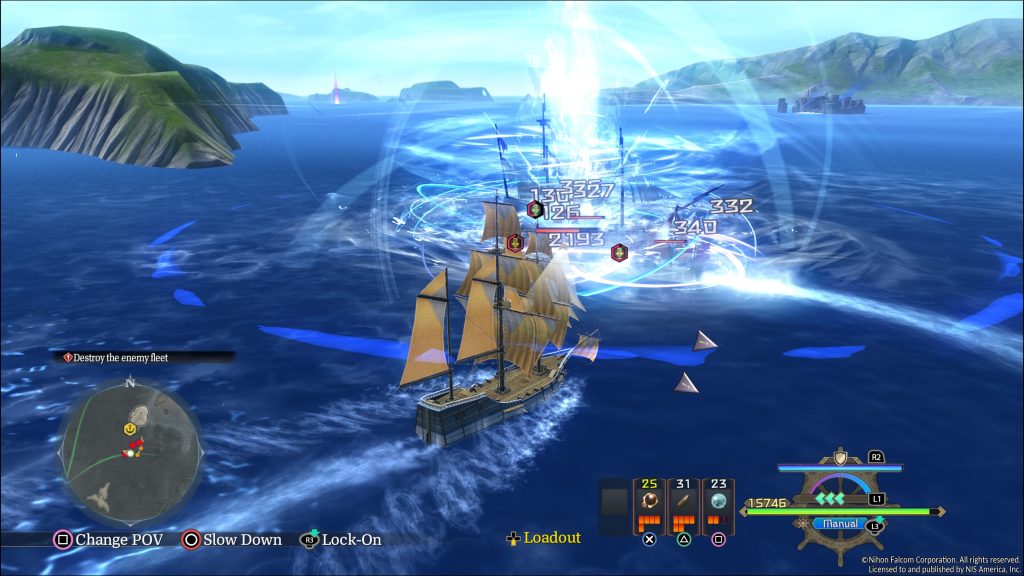Viewport: 1024px width, 576px height.
Task: Select the yellow anchor marker on minimap
Action: pyautogui.click(x=130, y=429)
